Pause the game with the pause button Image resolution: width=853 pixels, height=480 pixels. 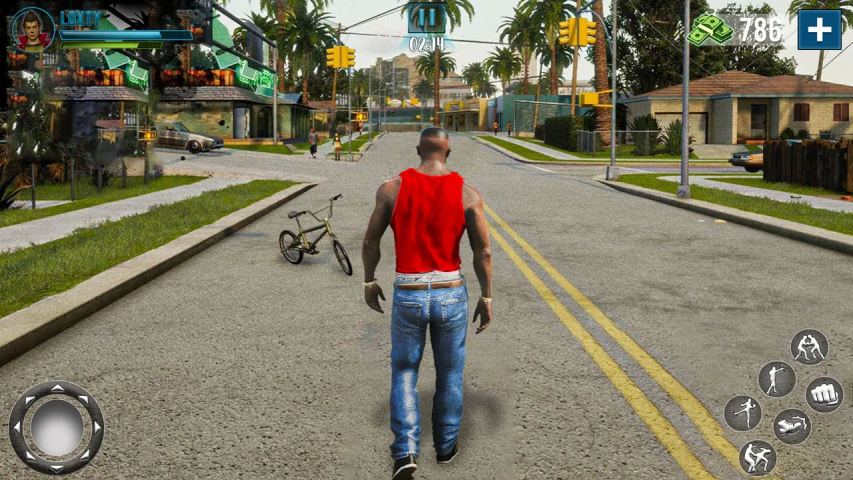point(426,18)
